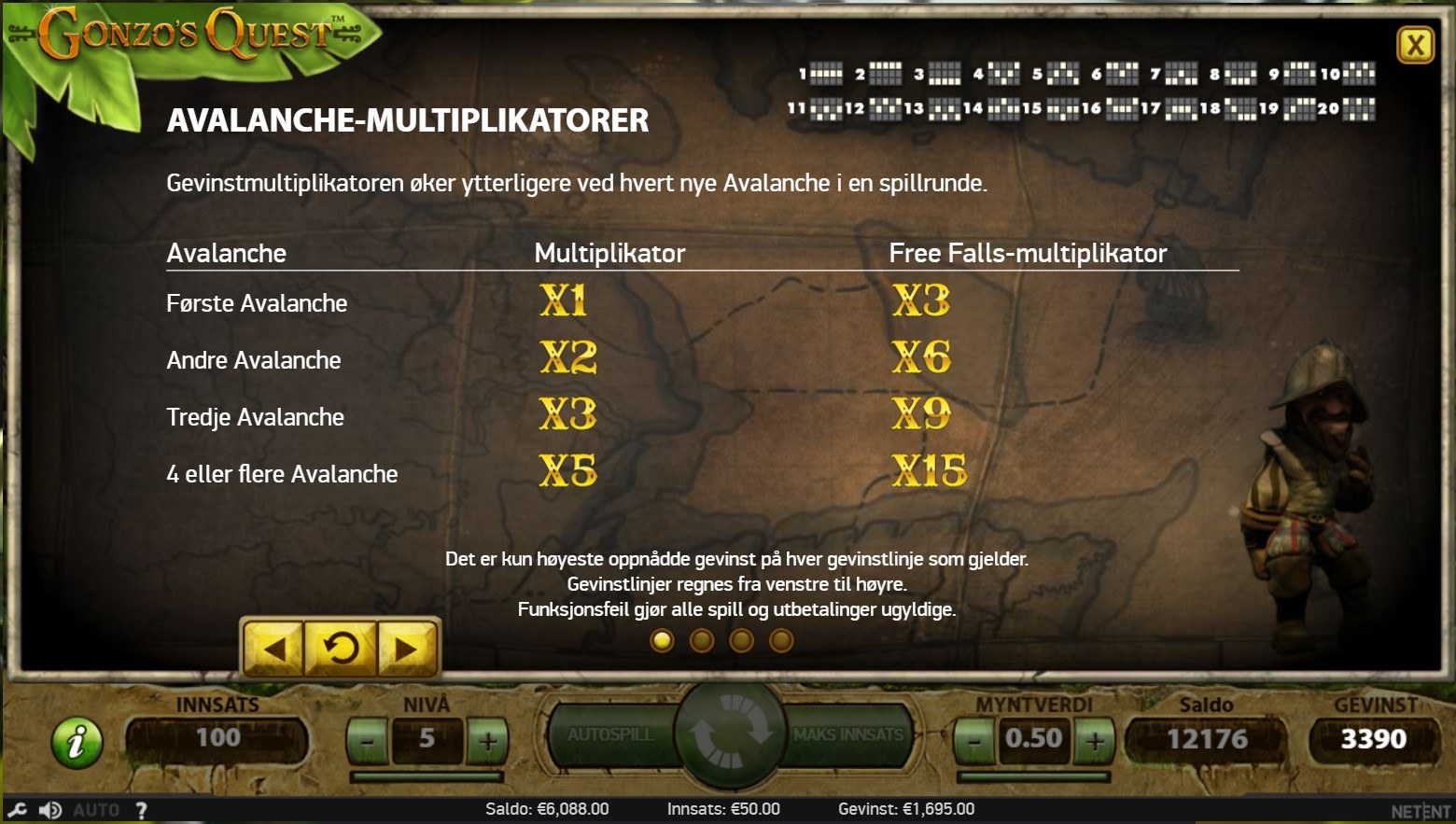The width and height of the screenshot is (1456, 824).
Task: Switch to the third pagination dot
Action: tap(742, 640)
